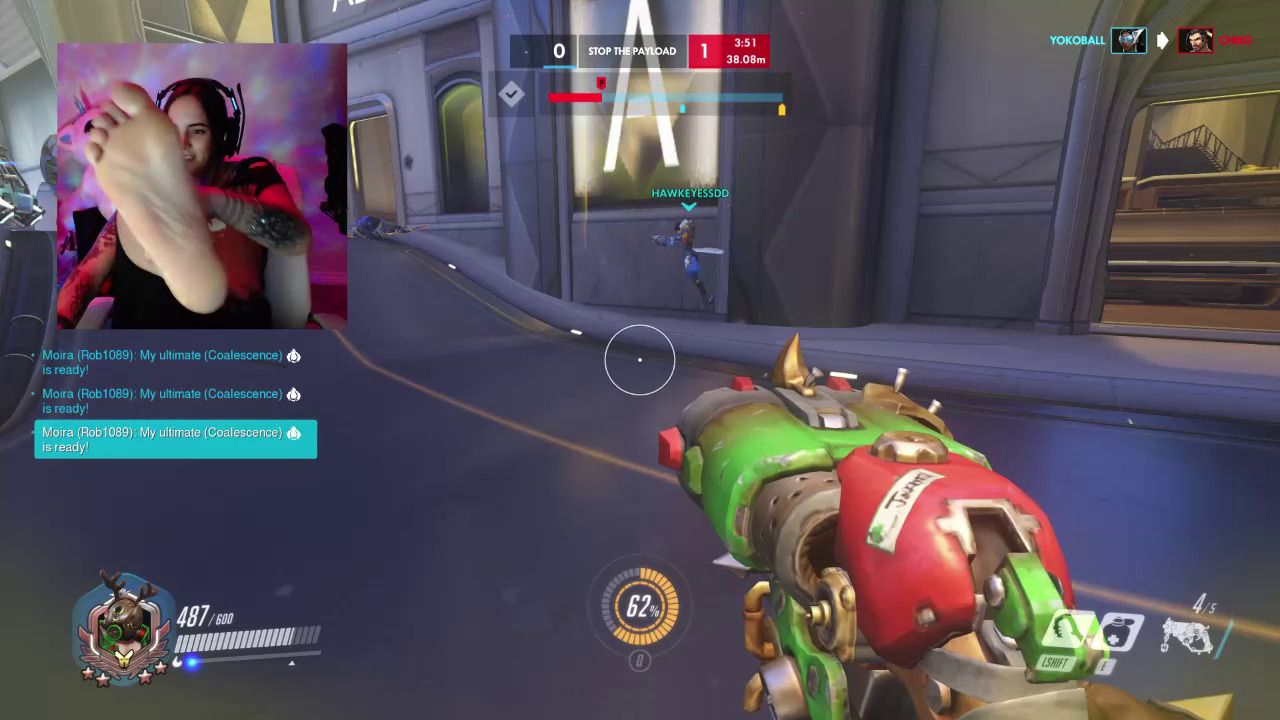Click the Chibo portrait in kill feed
This screenshot has width=1280, height=720.
(1195, 41)
